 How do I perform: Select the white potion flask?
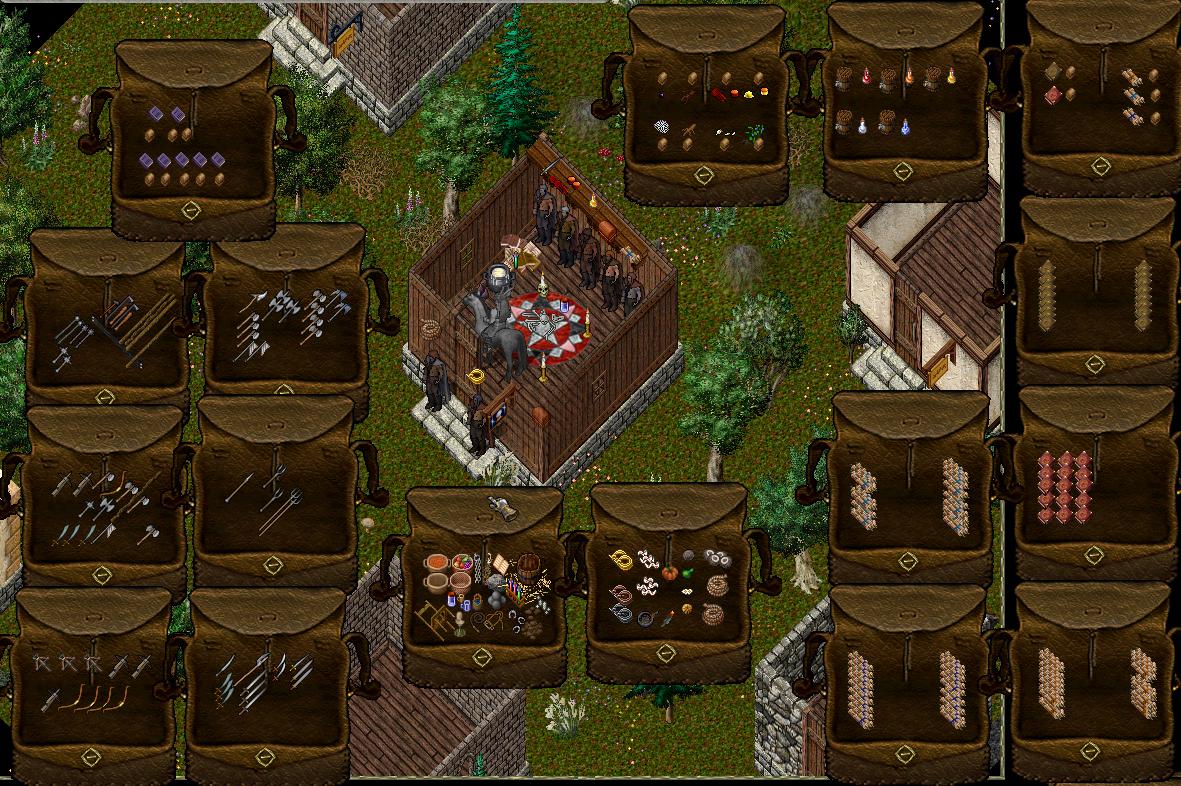(x=862, y=127)
